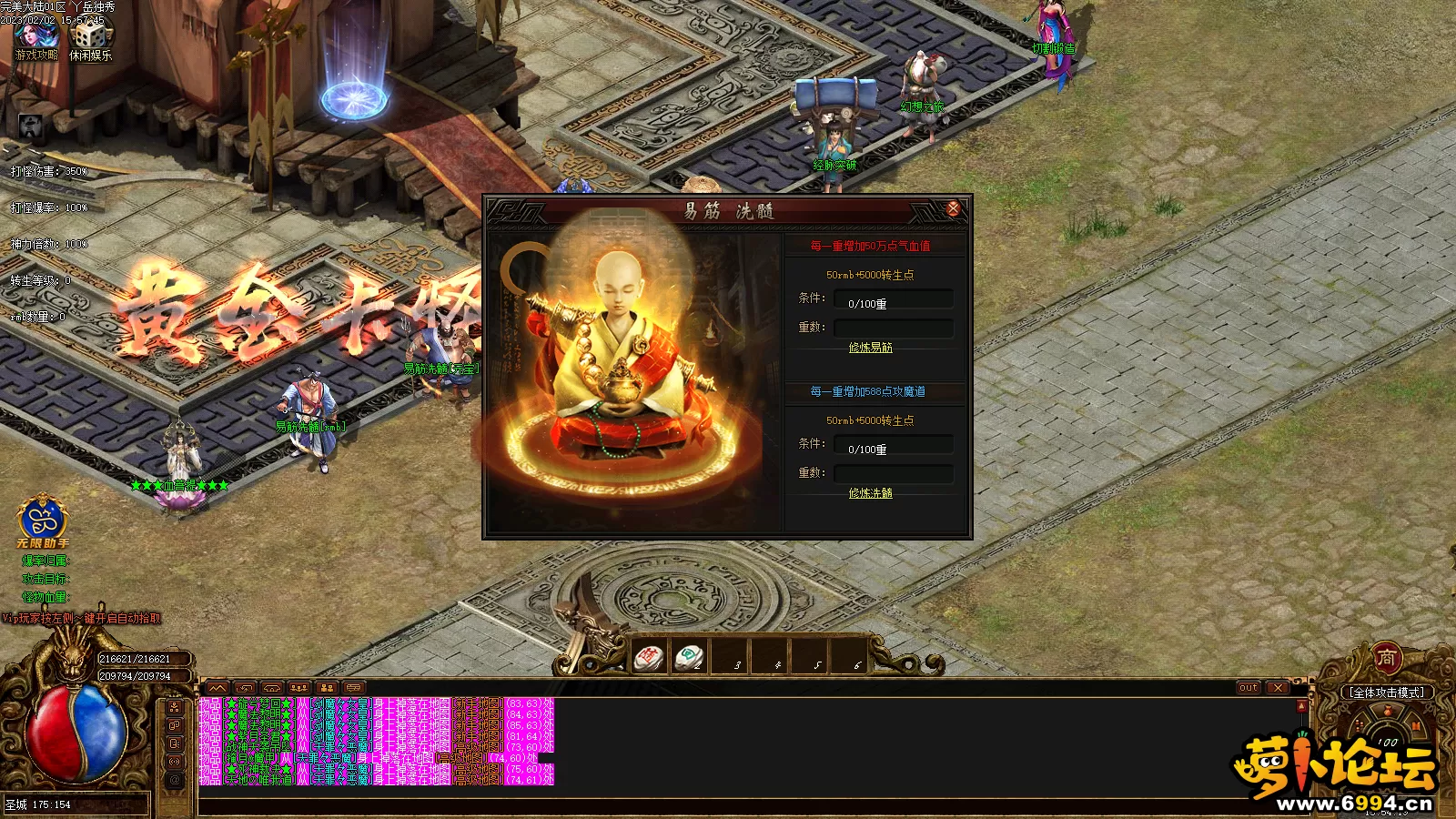Screen dimensions: 1456x819
Task: Open the 商 shop button
Action: click(x=1386, y=656)
